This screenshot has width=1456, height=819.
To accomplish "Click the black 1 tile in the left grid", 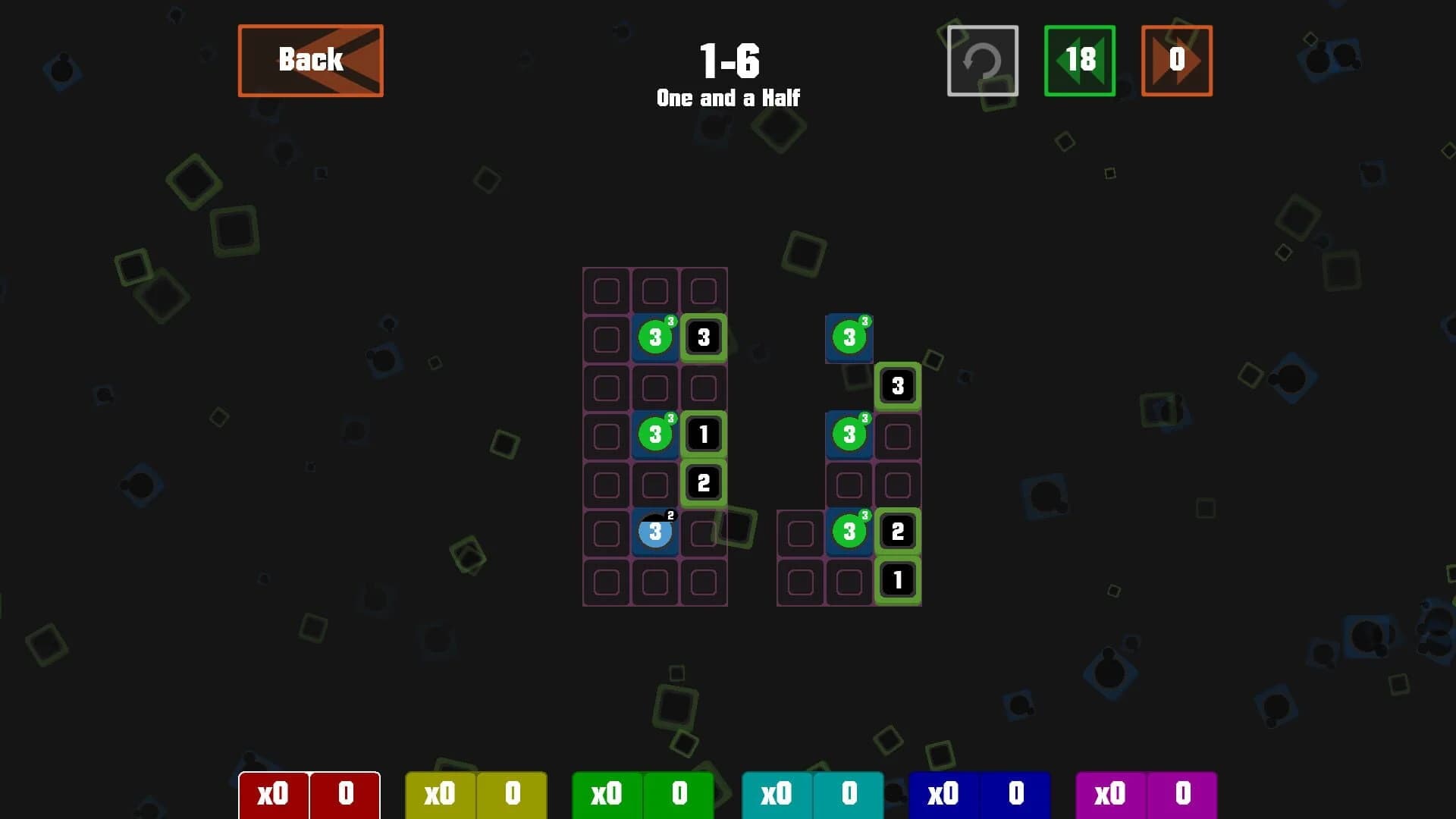I will [x=702, y=435].
